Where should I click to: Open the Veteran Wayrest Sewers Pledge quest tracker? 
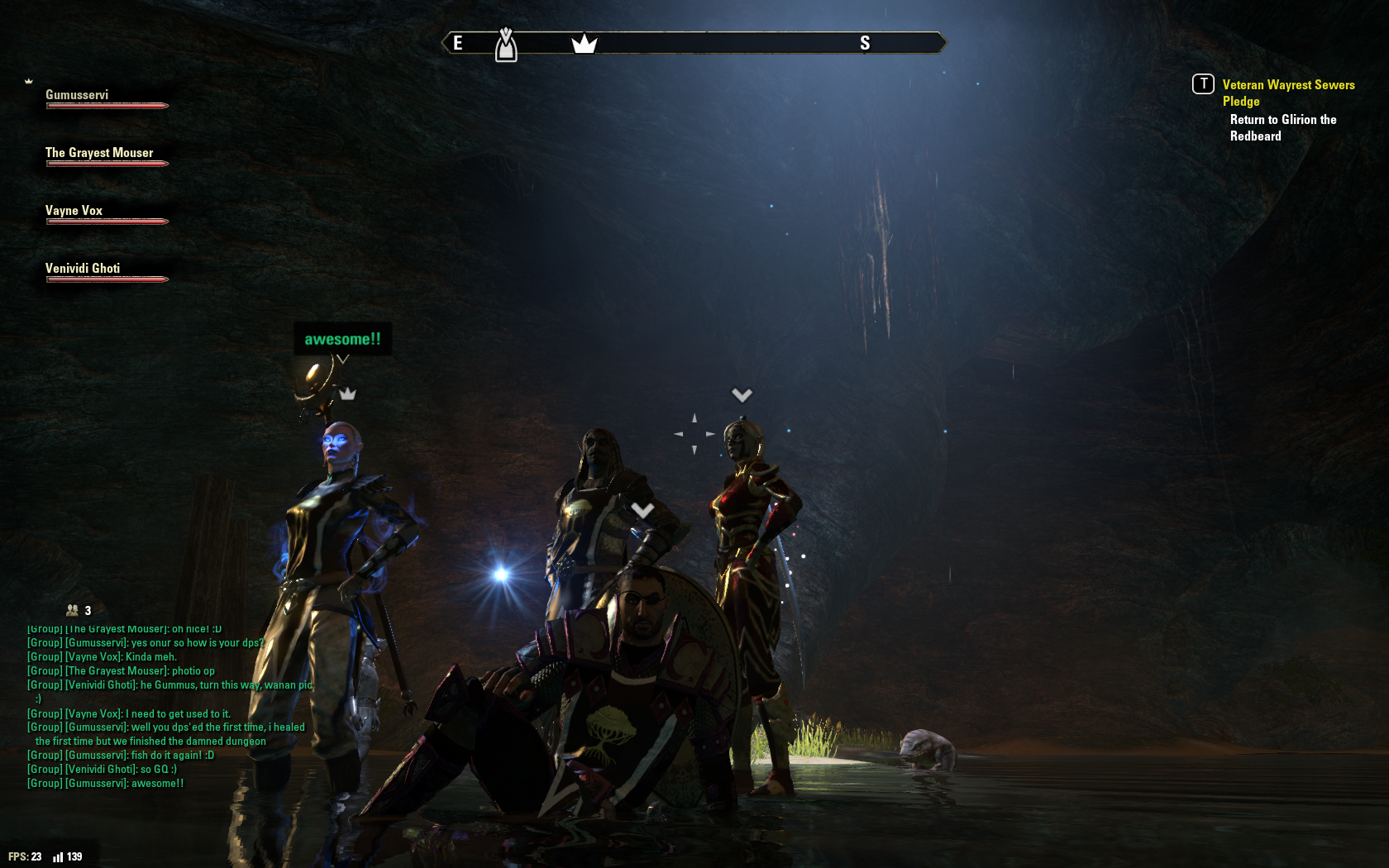coord(1287,93)
